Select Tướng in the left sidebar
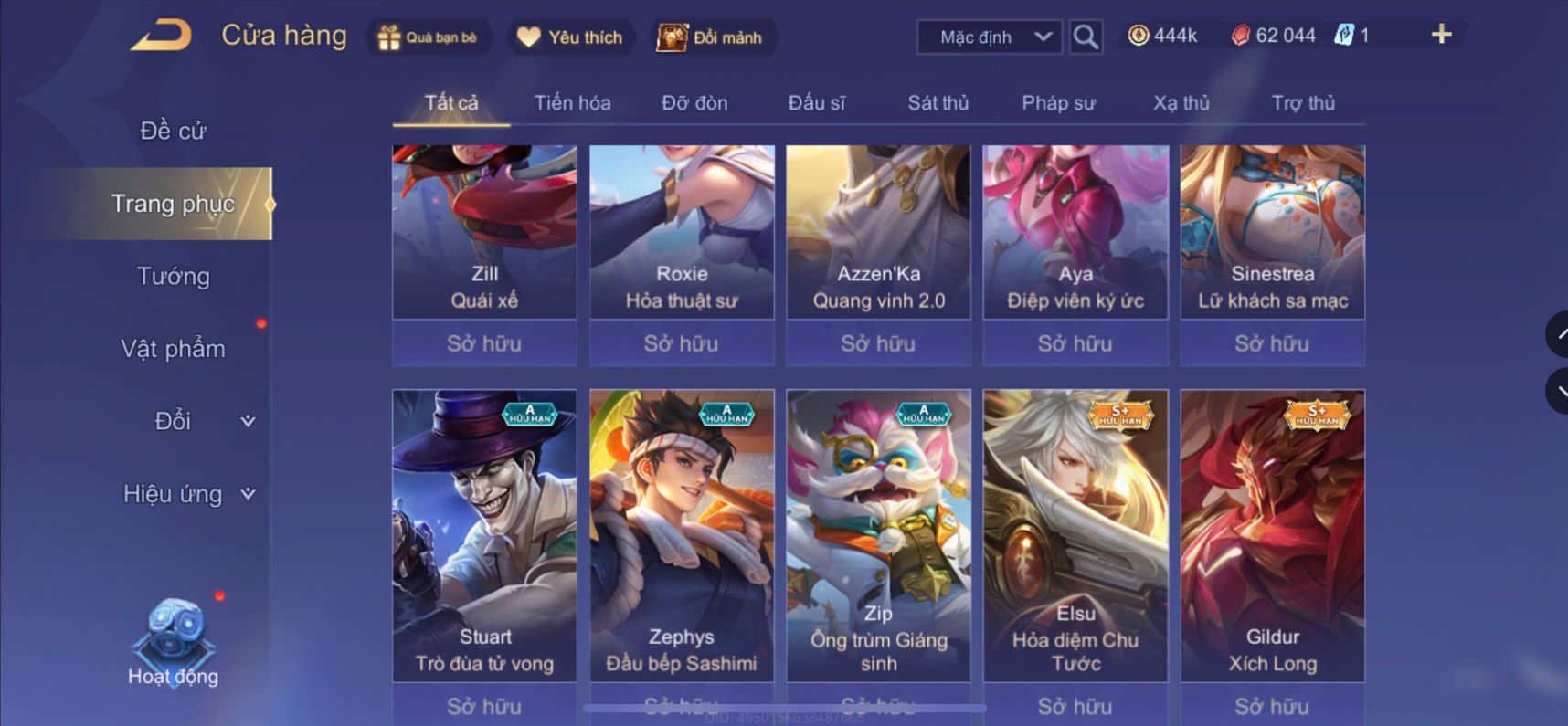1568x726 pixels. [x=175, y=276]
